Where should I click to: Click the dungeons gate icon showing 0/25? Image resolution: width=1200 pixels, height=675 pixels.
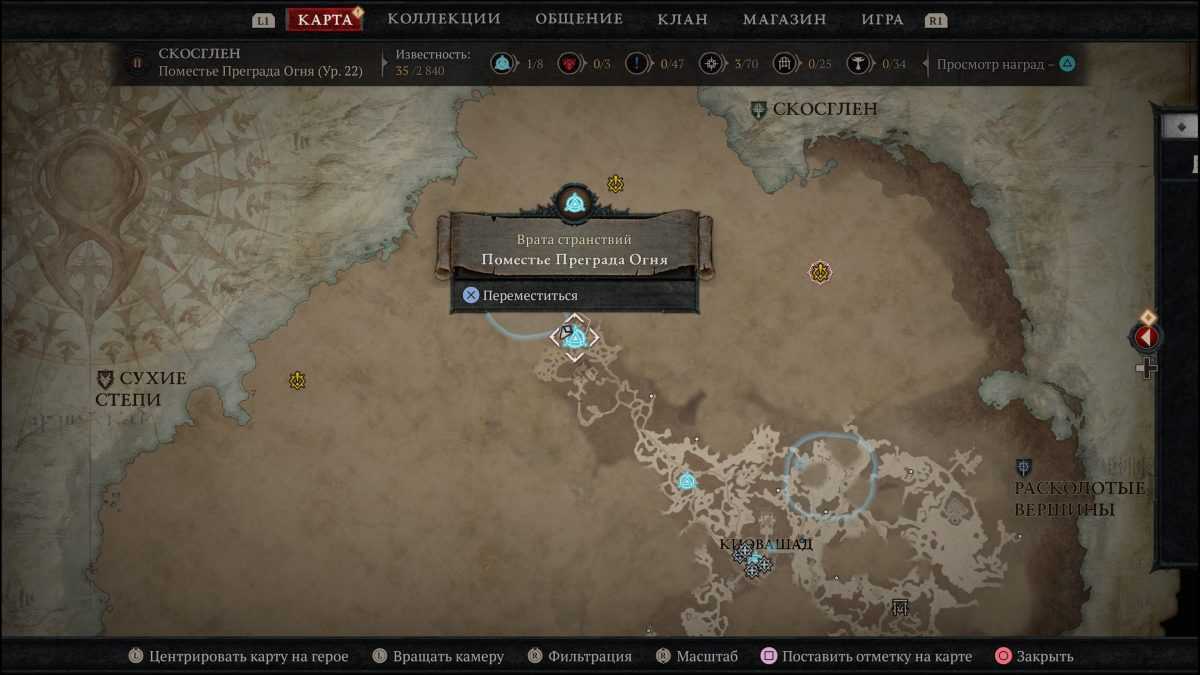click(784, 65)
